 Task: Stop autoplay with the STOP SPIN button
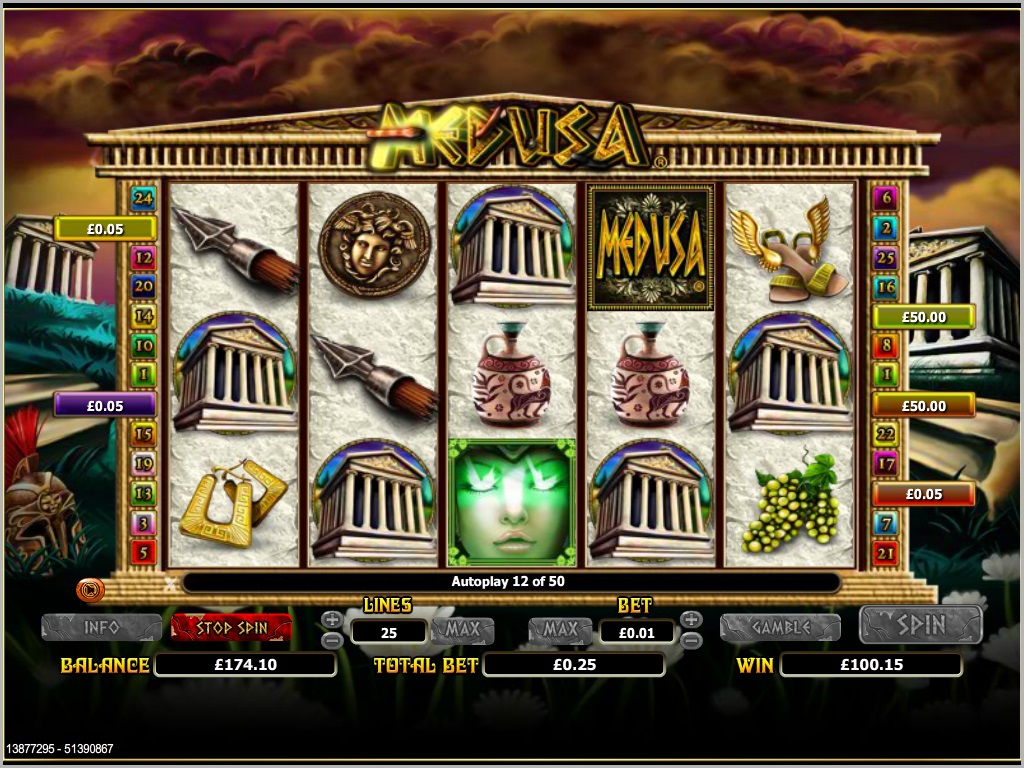pos(231,627)
